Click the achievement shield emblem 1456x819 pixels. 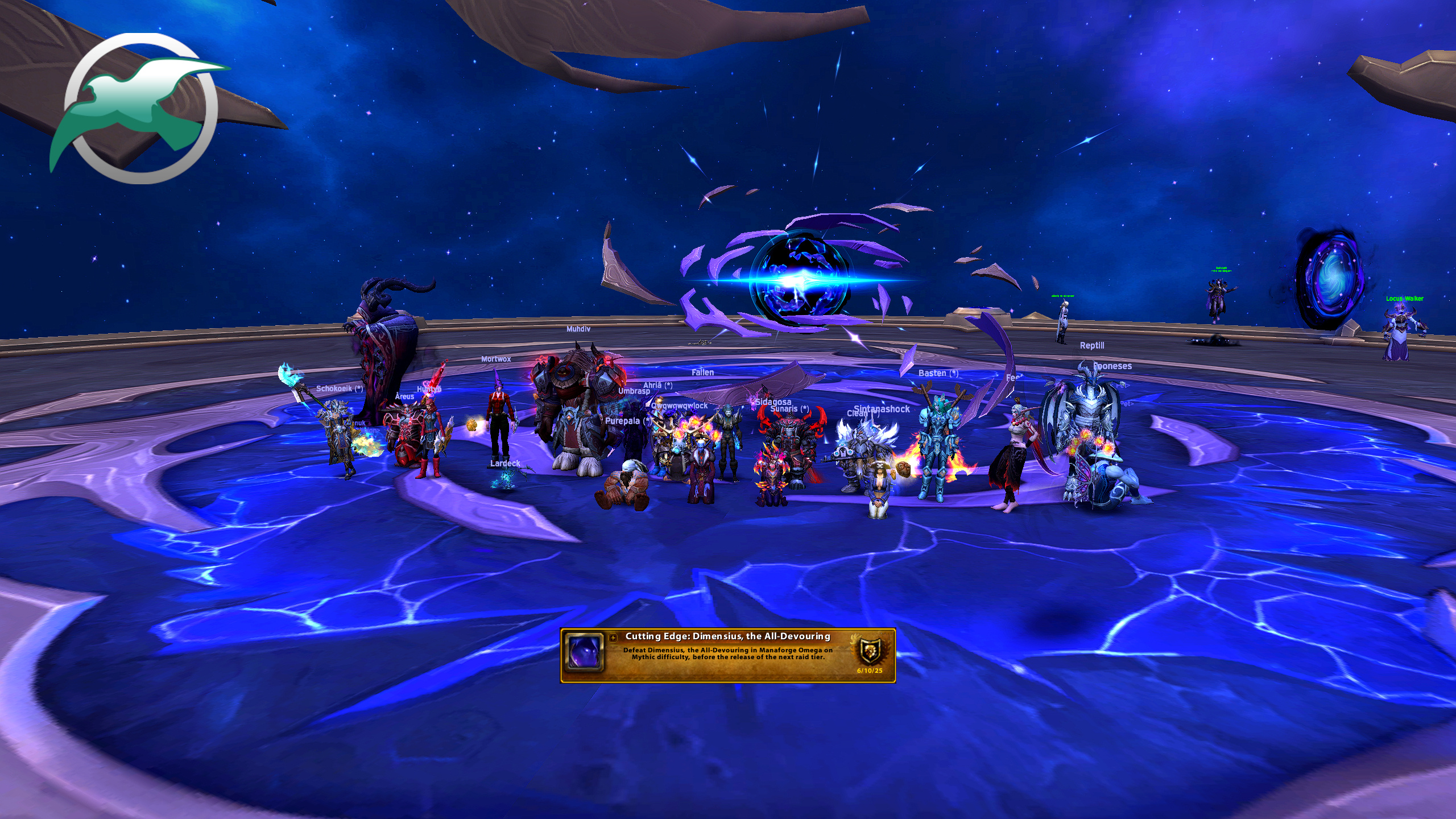(870, 651)
